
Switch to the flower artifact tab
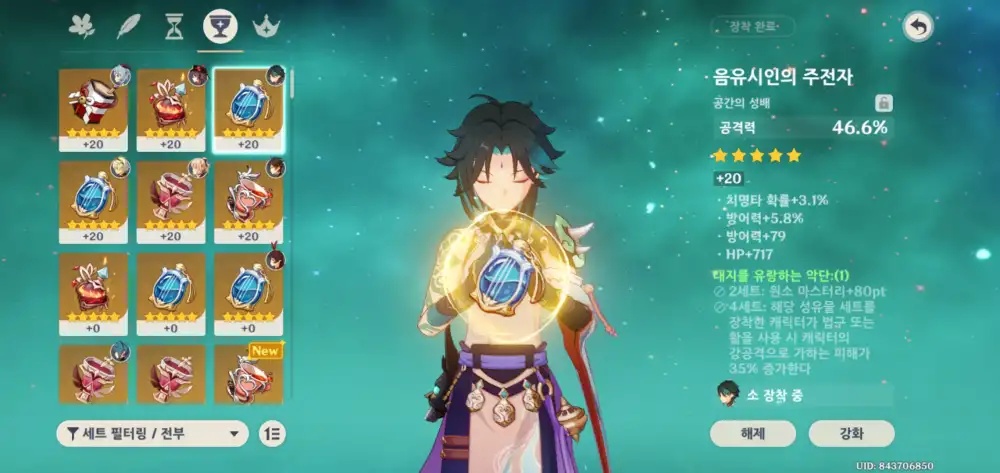click(81, 27)
